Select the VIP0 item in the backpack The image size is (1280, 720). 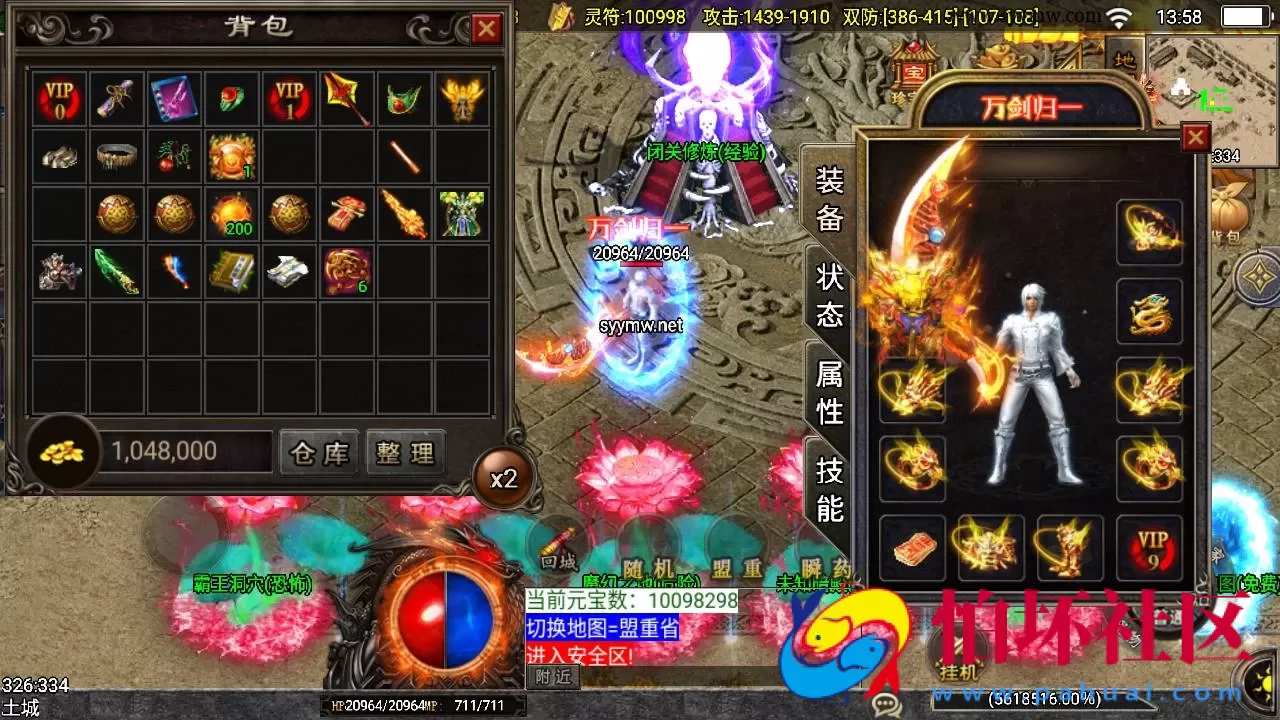(x=57, y=98)
